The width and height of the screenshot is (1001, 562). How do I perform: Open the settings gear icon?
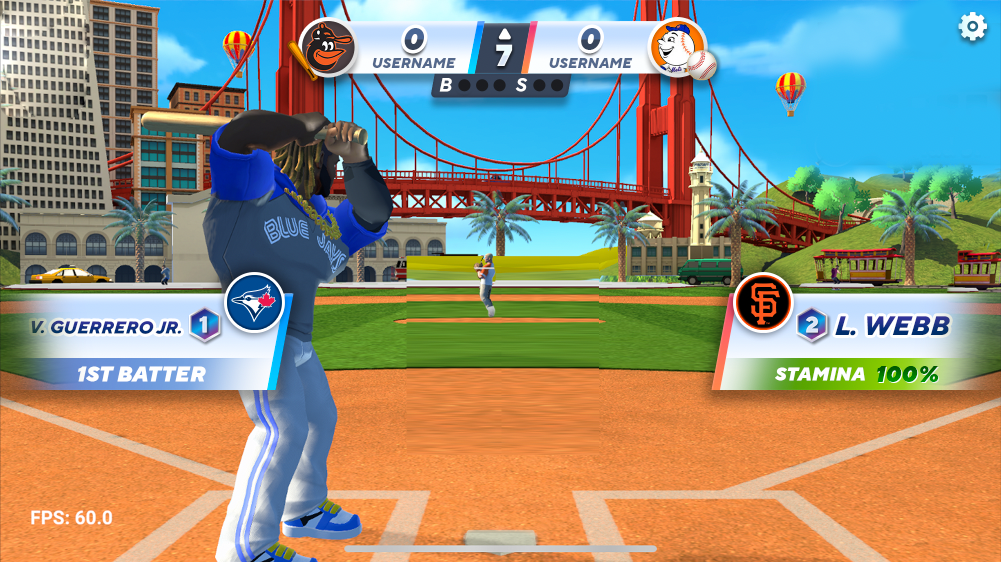pyautogui.click(x=972, y=27)
